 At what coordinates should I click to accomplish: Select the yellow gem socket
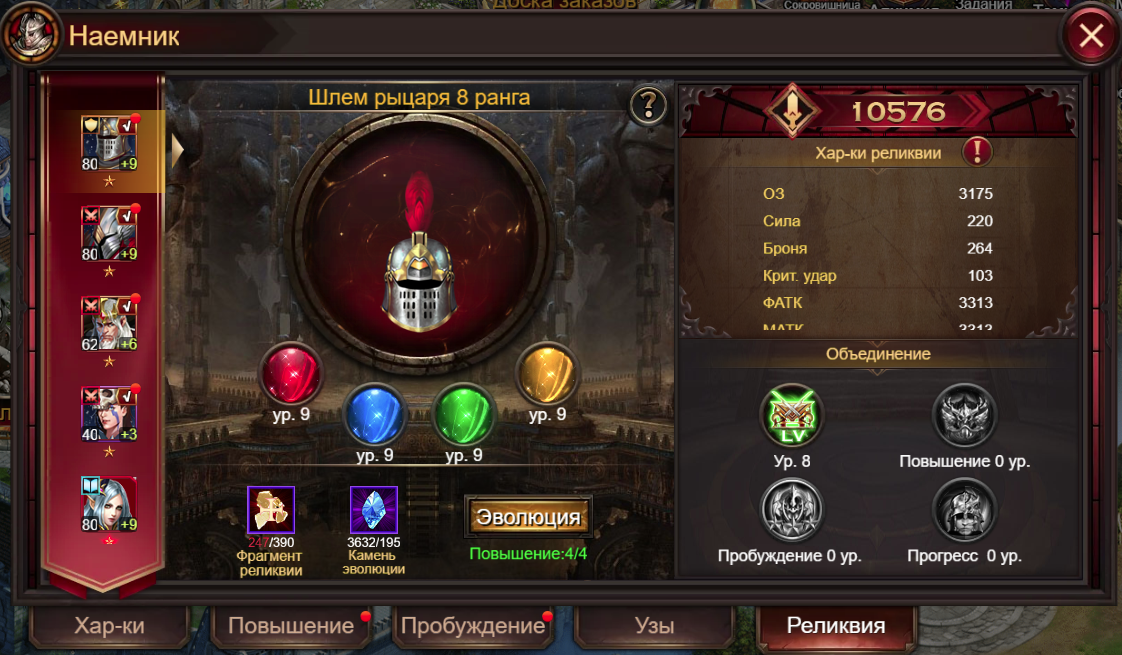pos(547,372)
